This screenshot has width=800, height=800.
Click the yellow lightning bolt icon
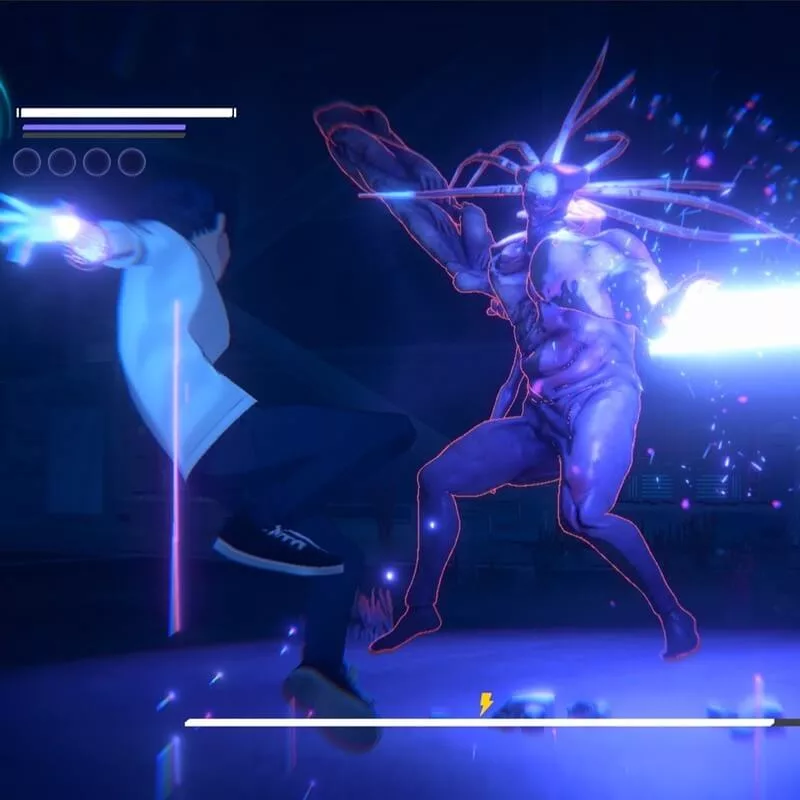click(486, 704)
